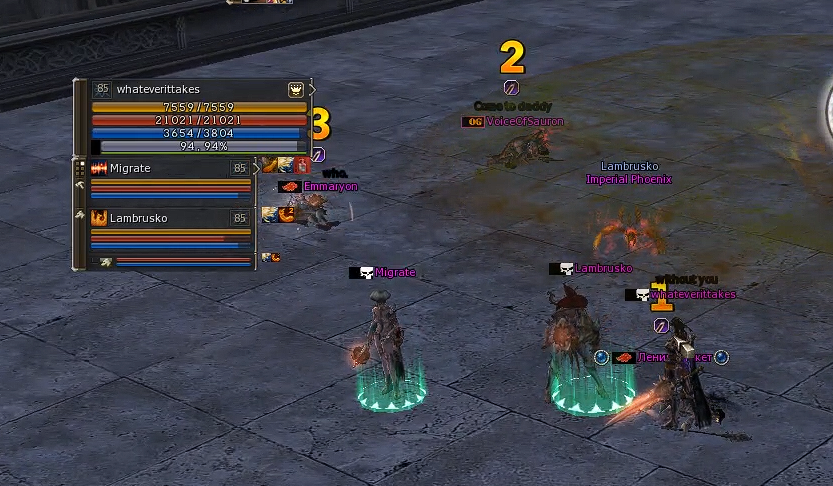Click the red potion buff on Migrate
This screenshot has height=486, width=833.
pos(302,165)
